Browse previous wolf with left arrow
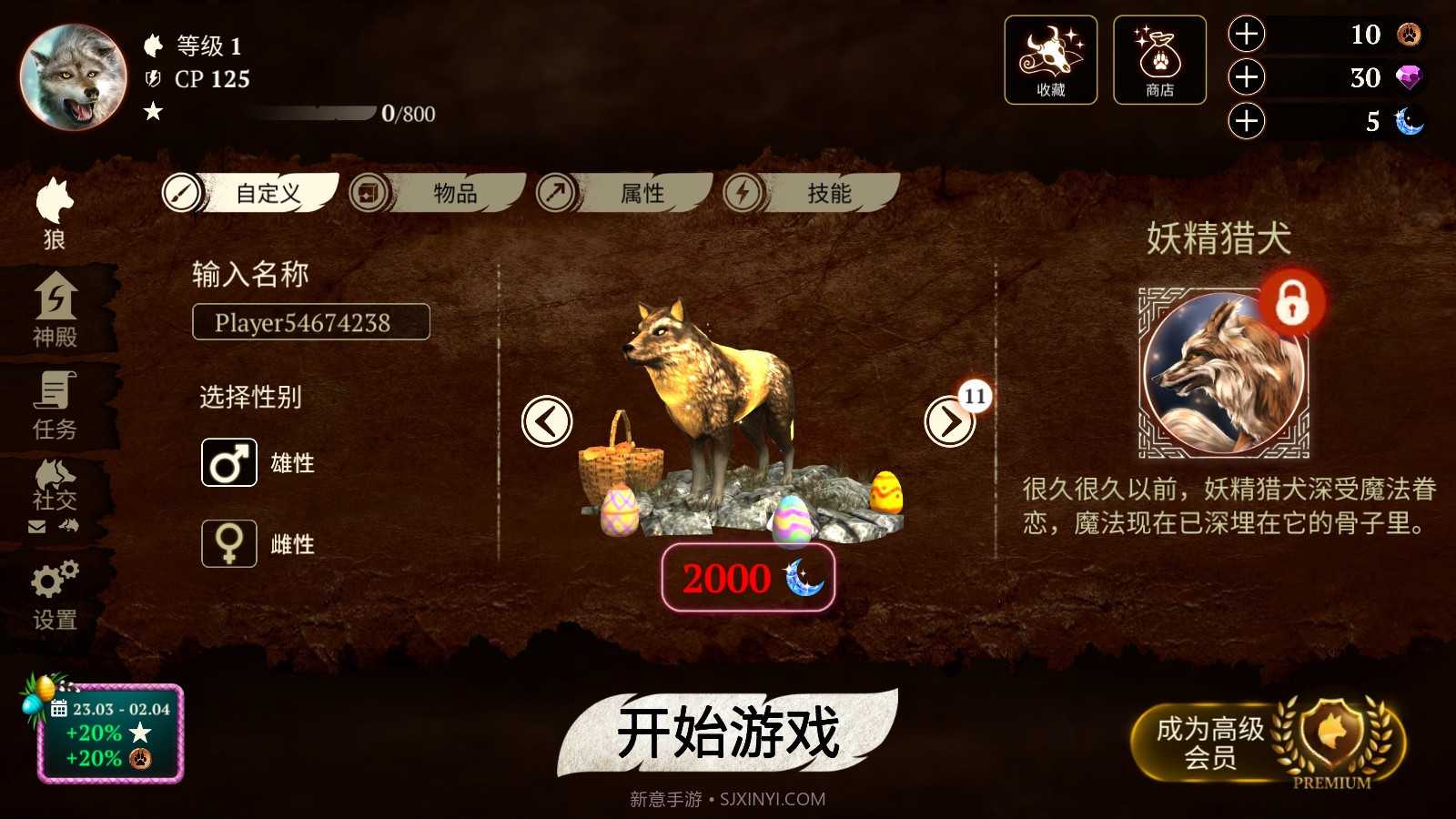1456x819 pixels. pyautogui.click(x=547, y=422)
